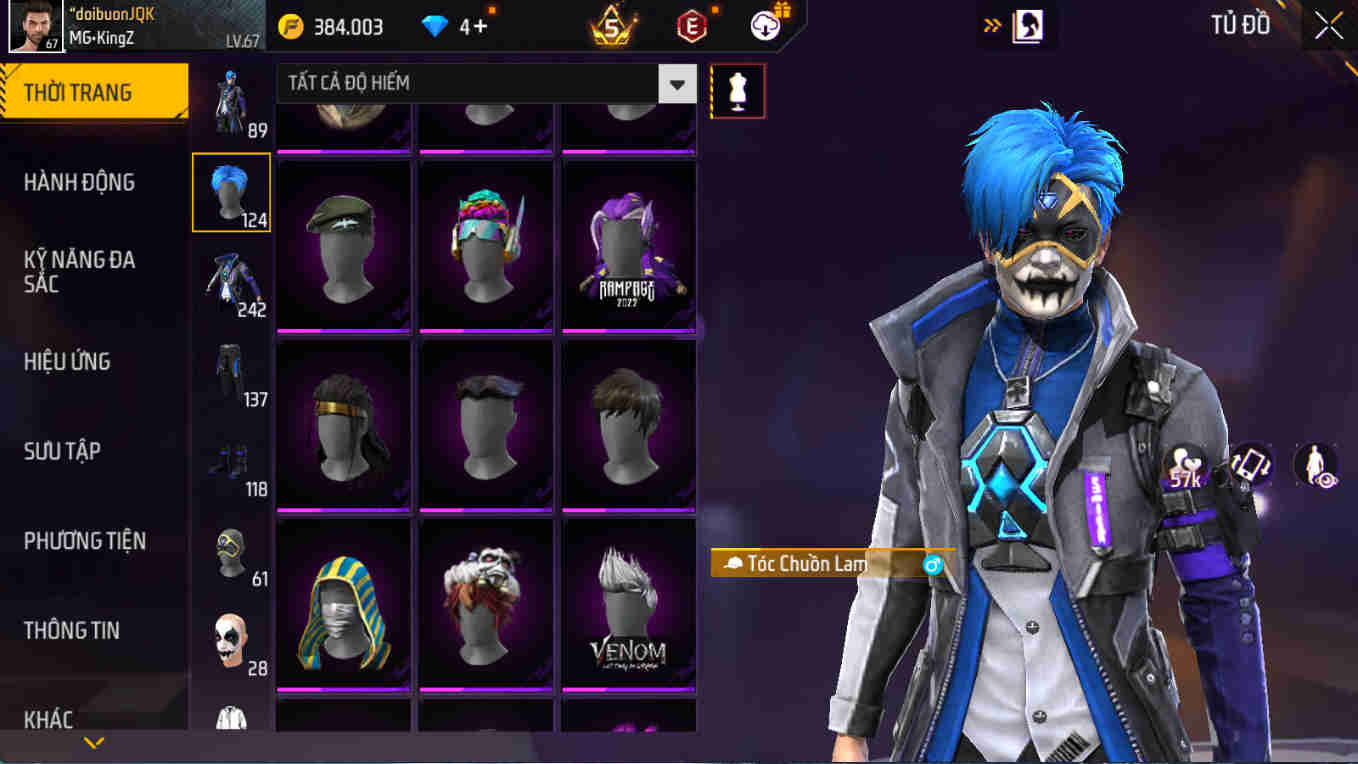The width and height of the screenshot is (1358, 764).
Task: Select the mannequin outfit preview icon
Action: [737, 90]
